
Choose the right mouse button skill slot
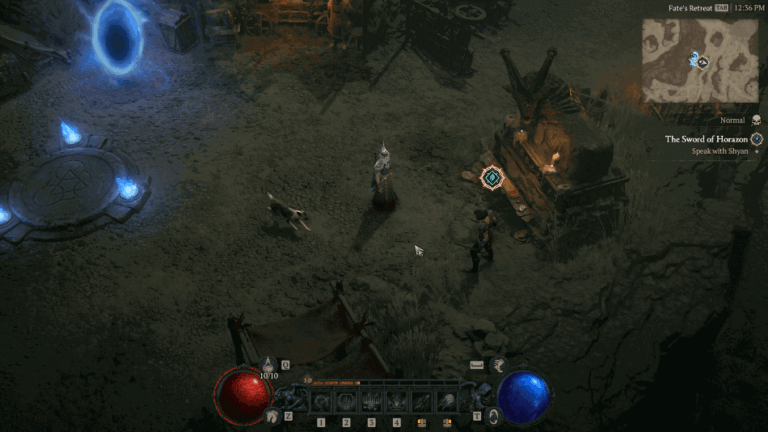coord(447,402)
